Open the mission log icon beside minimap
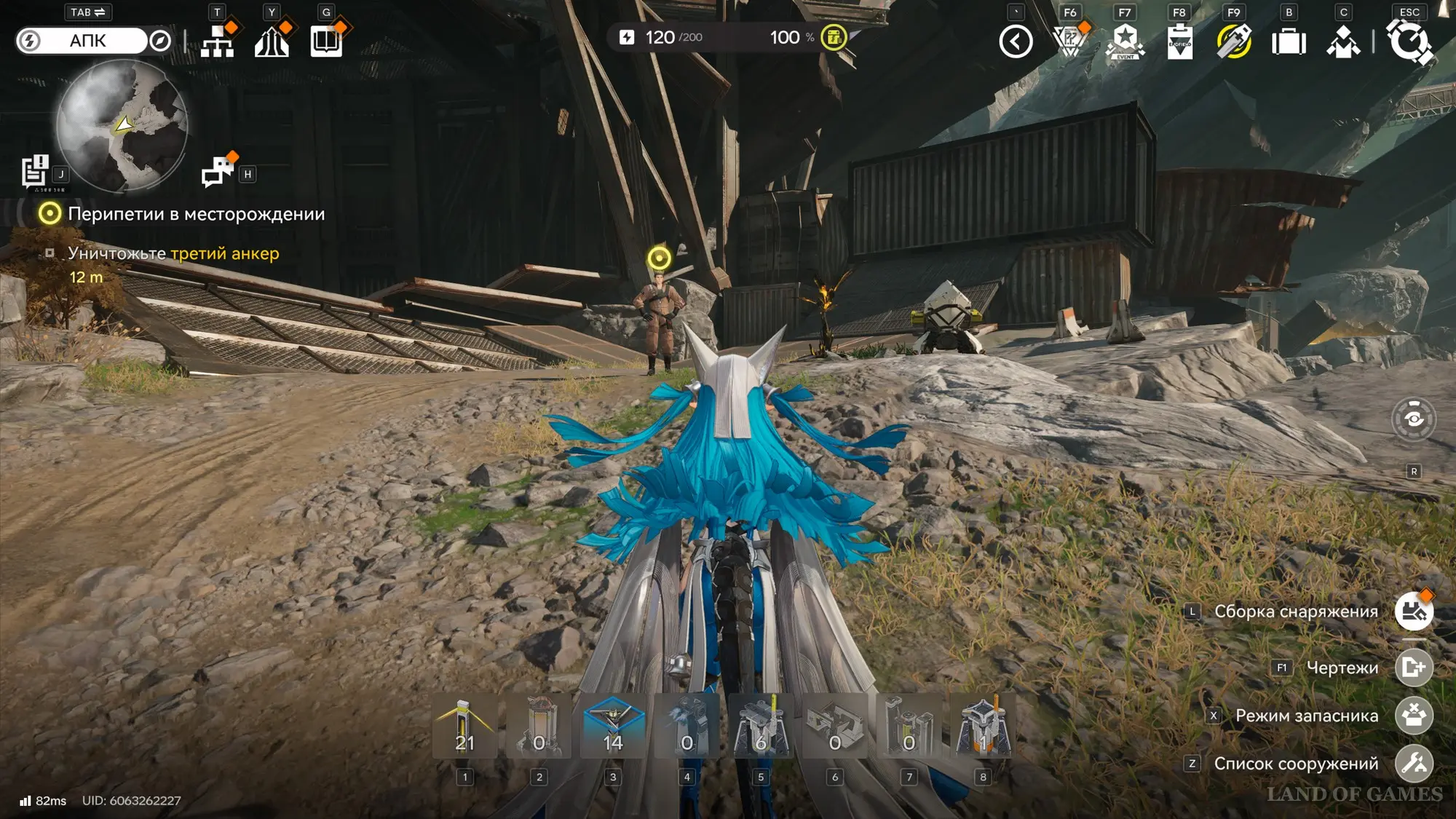 click(34, 172)
